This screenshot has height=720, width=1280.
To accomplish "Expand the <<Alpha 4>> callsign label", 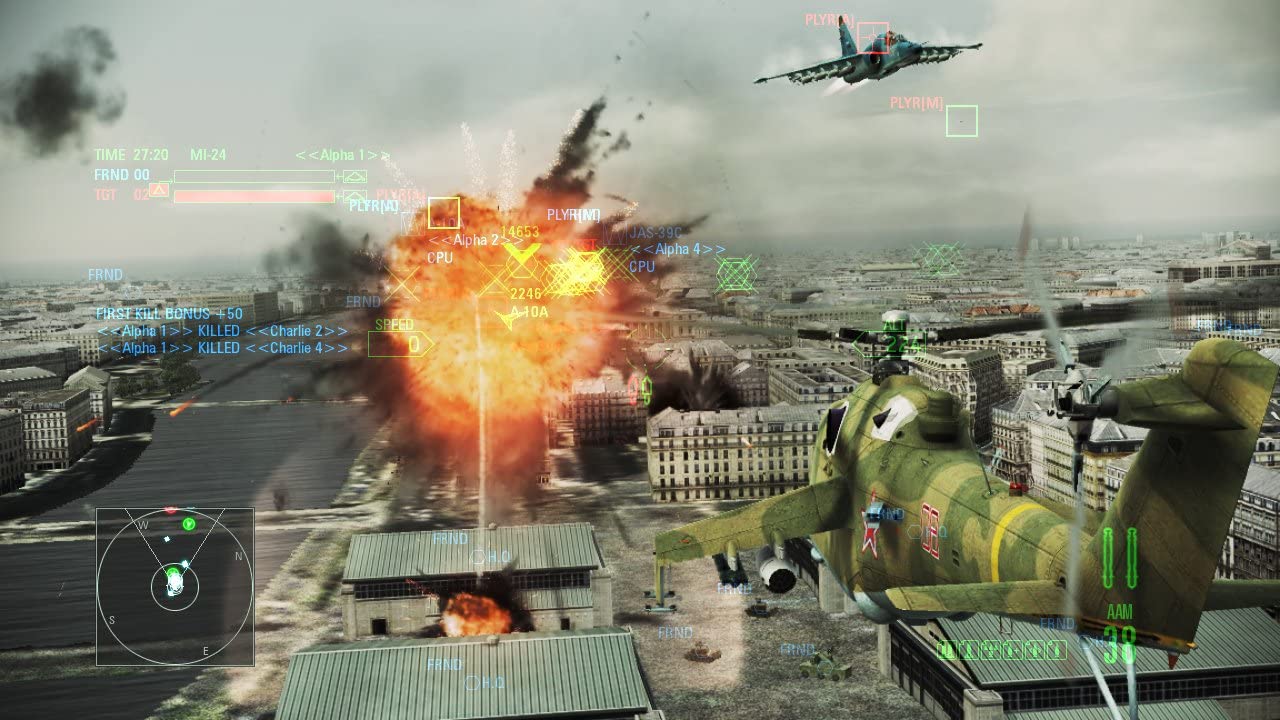I will (x=679, y=249).
